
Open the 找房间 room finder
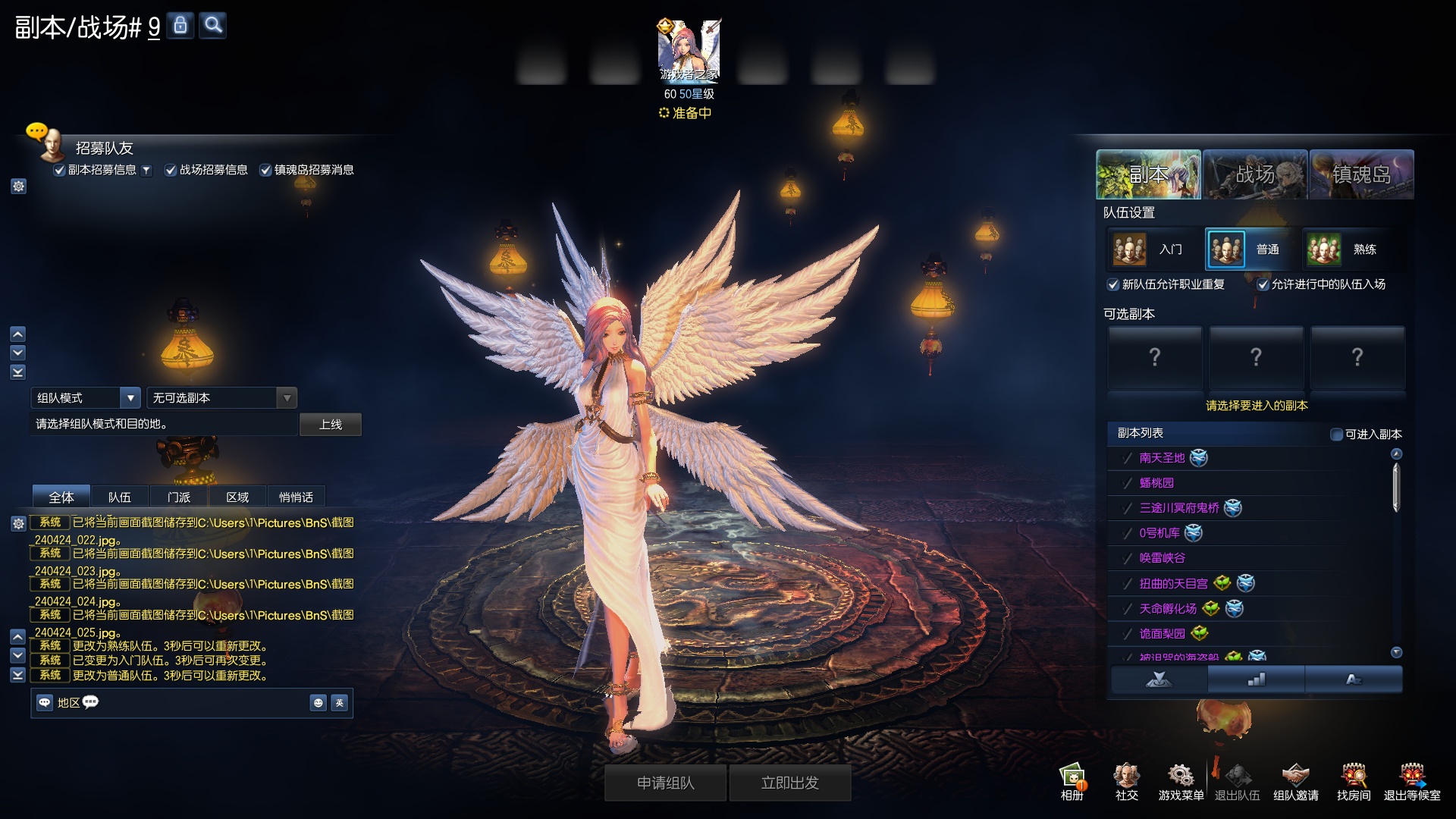coord(1354,781)
